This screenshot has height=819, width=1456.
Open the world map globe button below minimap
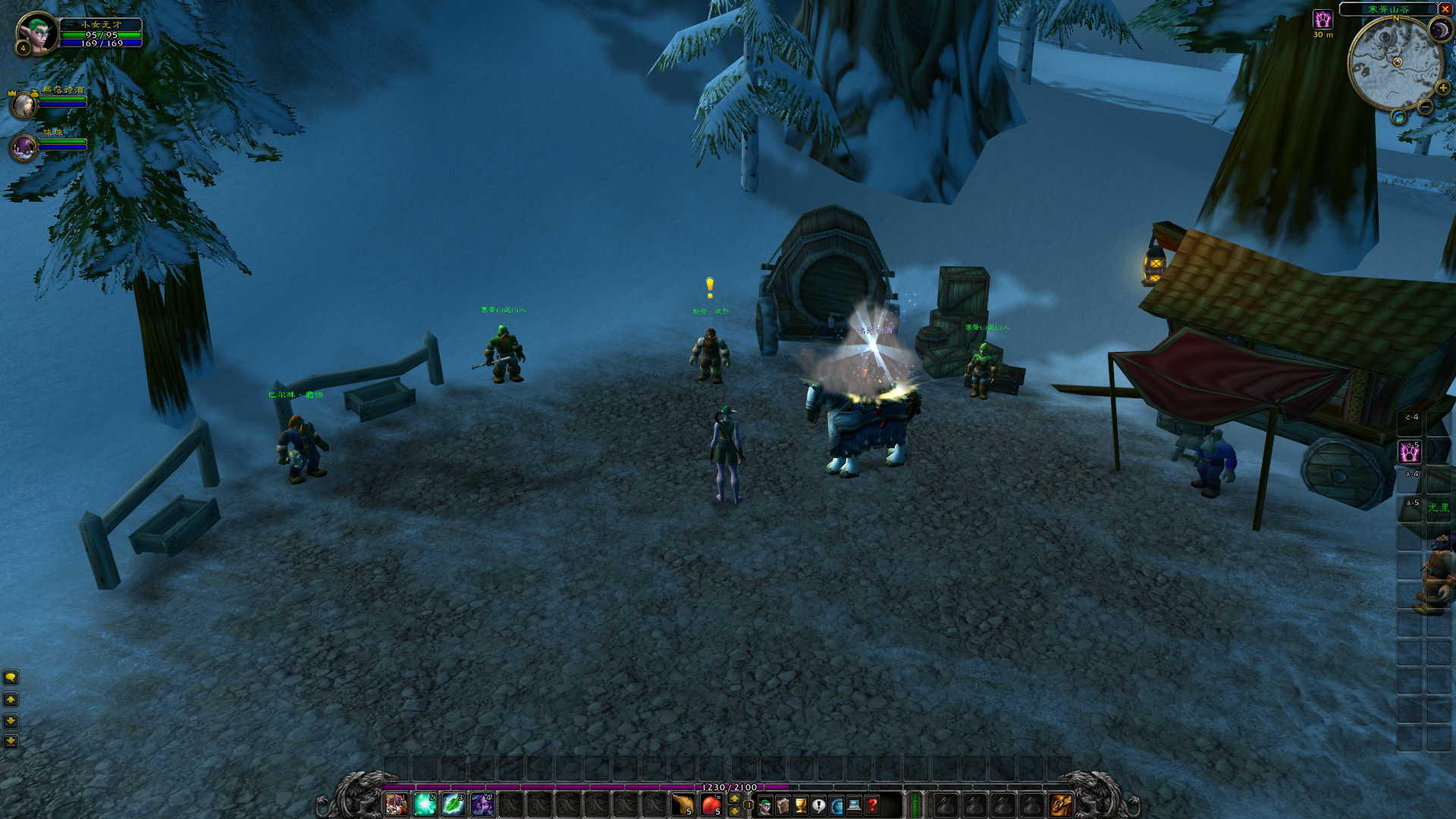pos(1398,117)
